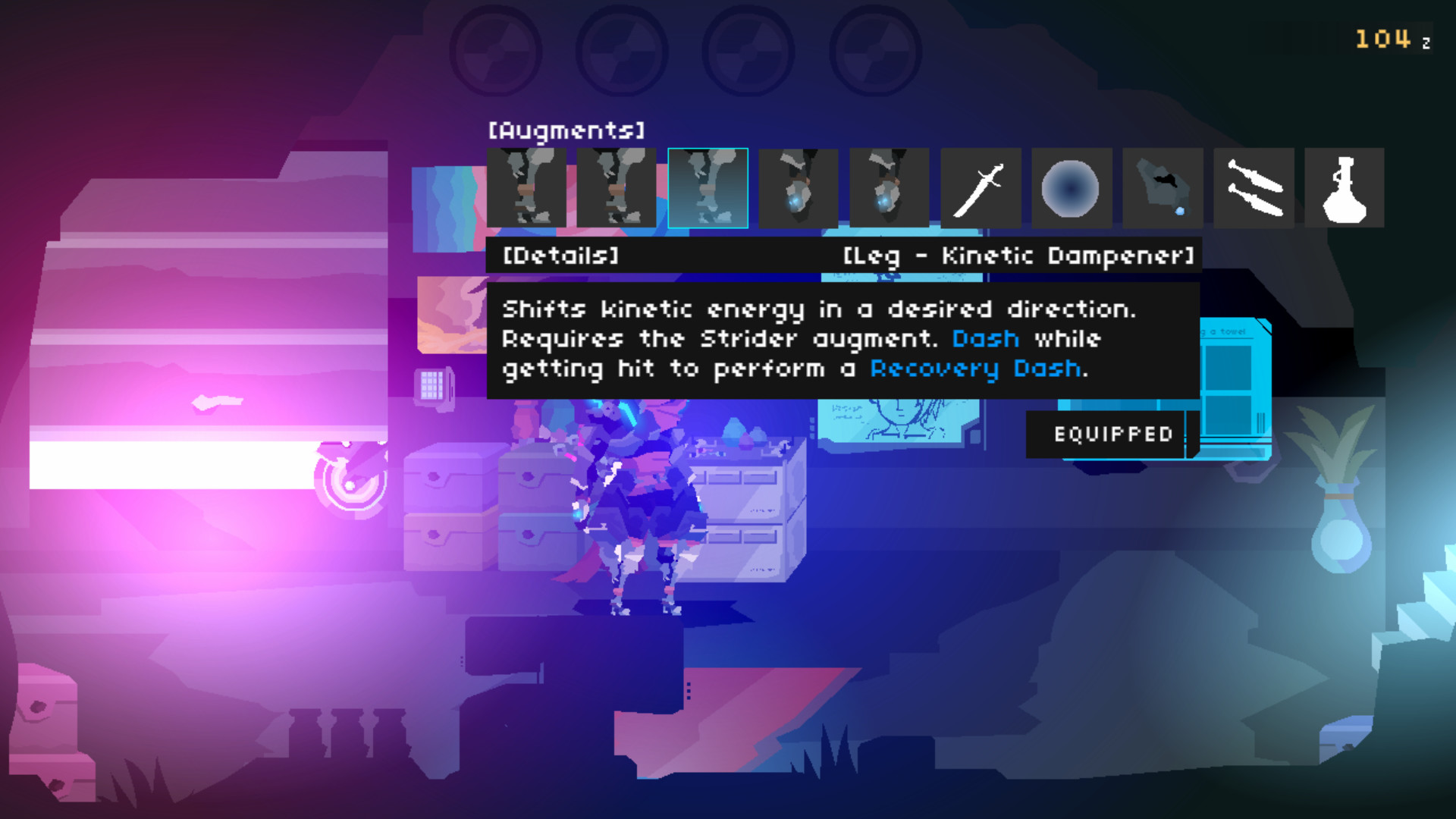This screenshot has height=819, width=1456.
Task: Select the sword augment icon
Action: [x=982, y=188]
